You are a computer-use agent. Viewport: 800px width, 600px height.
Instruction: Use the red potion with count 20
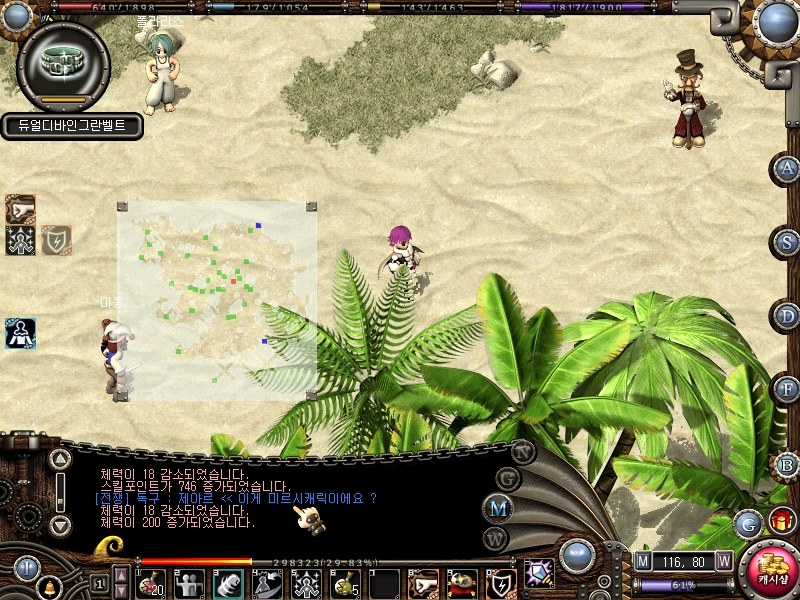(x=151, y=582)
